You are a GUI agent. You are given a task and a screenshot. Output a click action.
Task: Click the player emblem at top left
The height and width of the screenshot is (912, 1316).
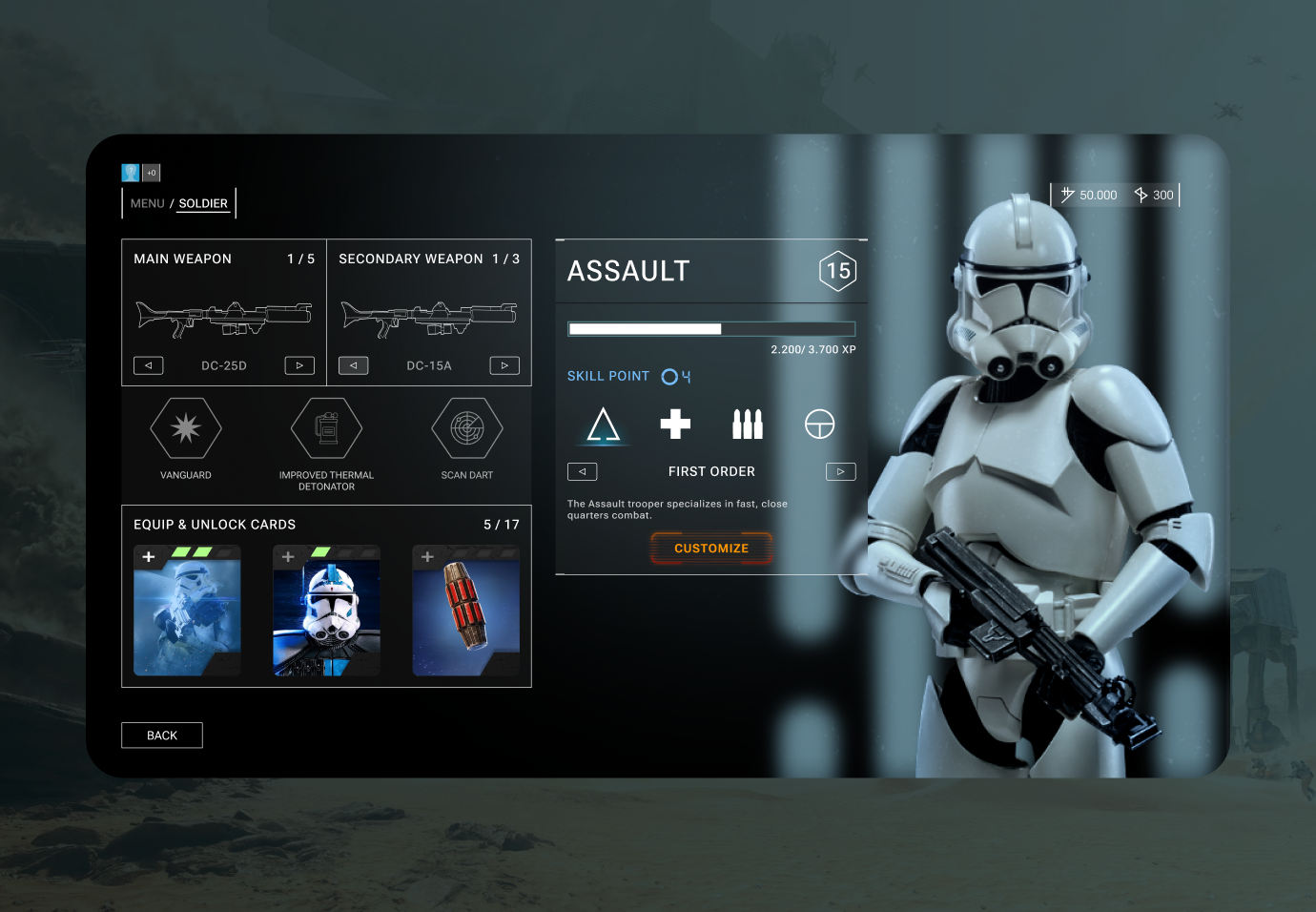130,172
